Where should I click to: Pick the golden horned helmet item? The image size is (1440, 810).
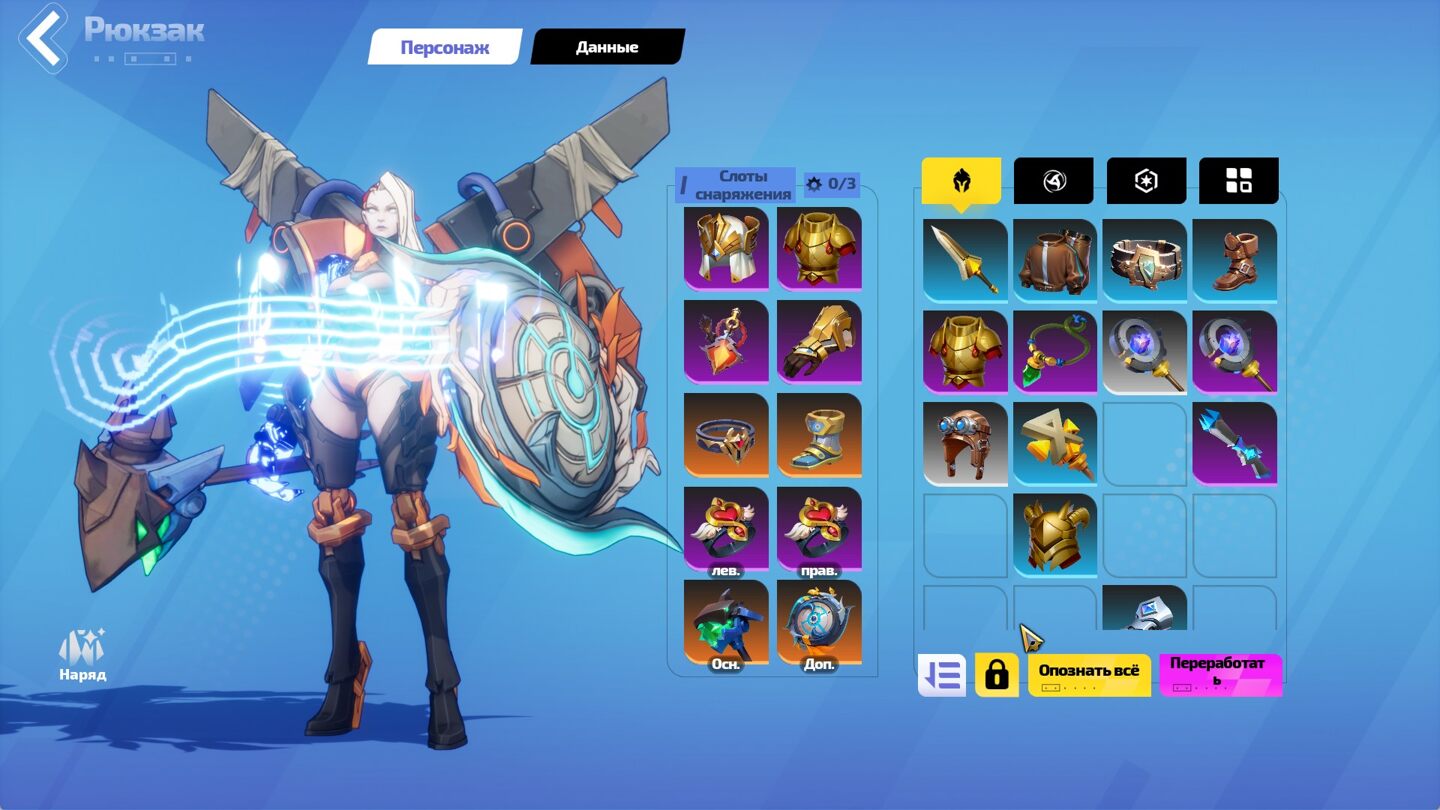point(1055,534)
